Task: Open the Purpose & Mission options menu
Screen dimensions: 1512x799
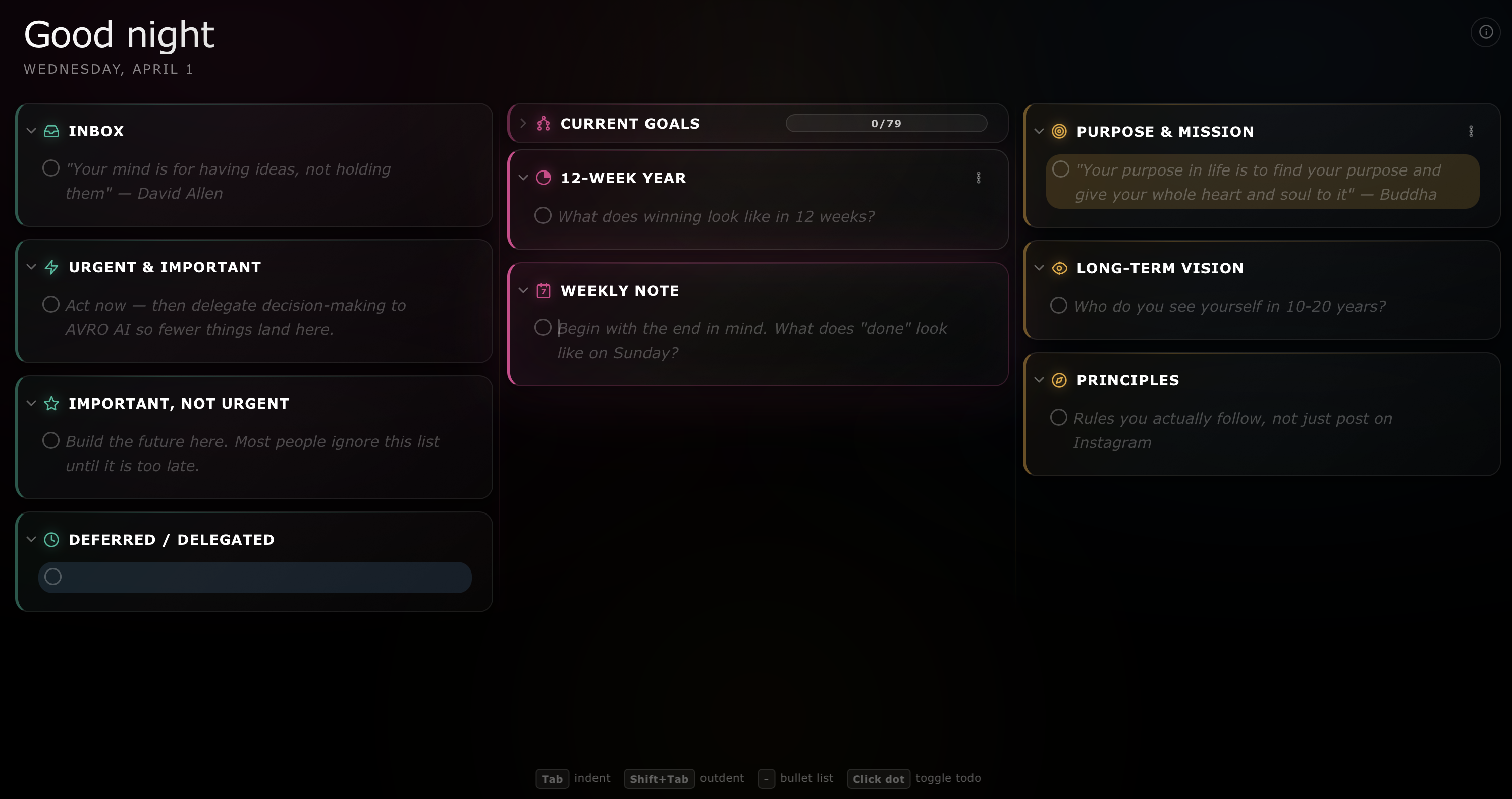Action: tap(1470, 131)
